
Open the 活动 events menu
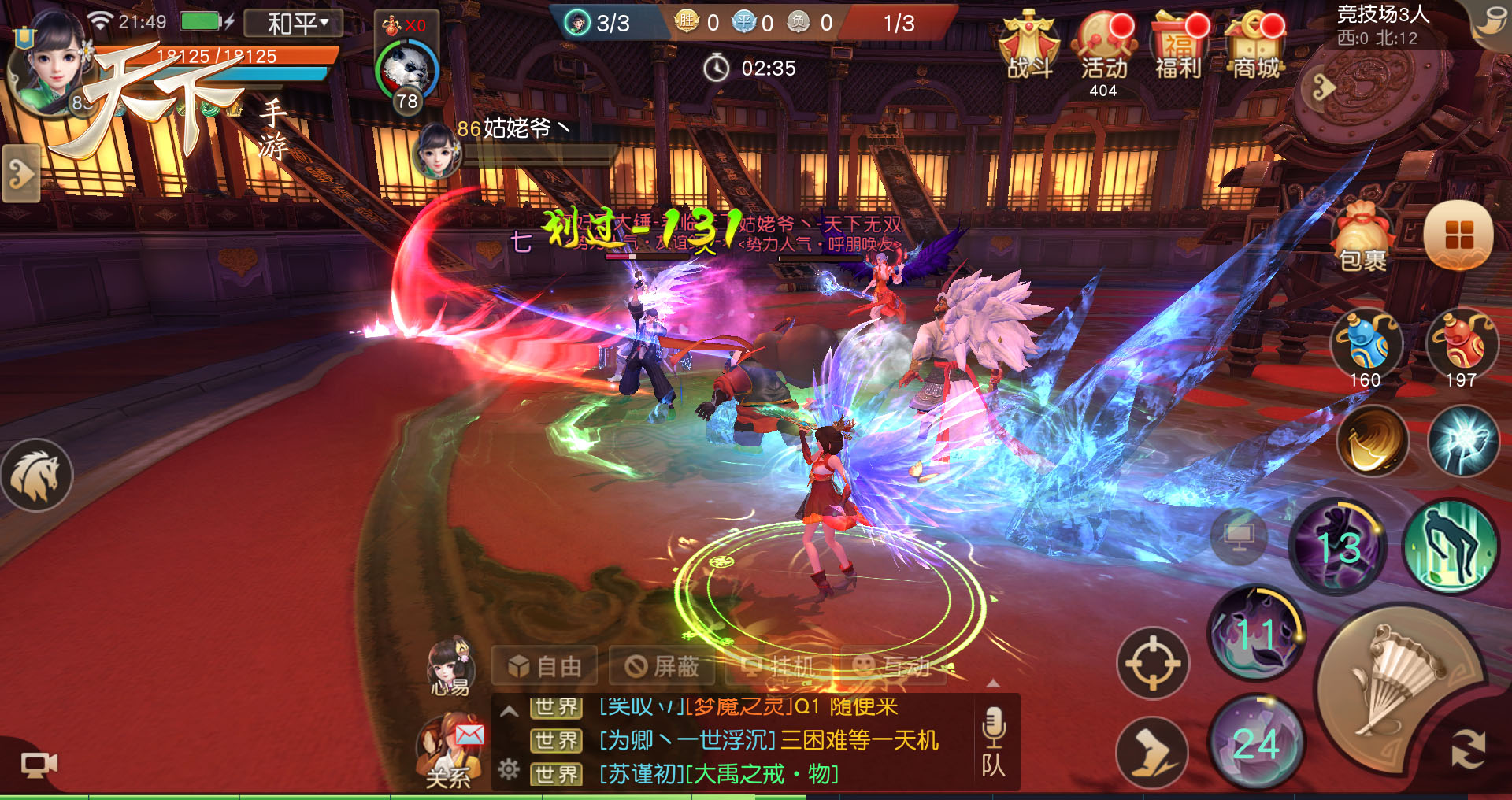pos(1103,49)
